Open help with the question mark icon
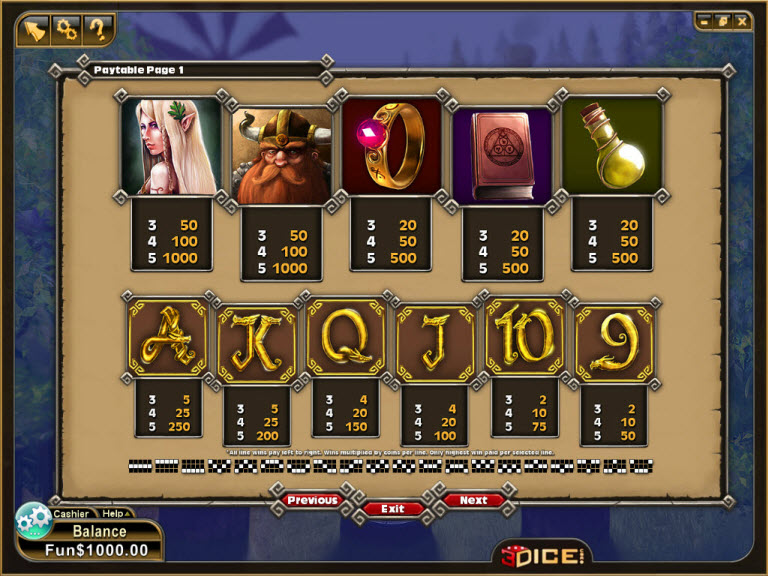This screenshot has width=768, height=576. coord(97,28)
